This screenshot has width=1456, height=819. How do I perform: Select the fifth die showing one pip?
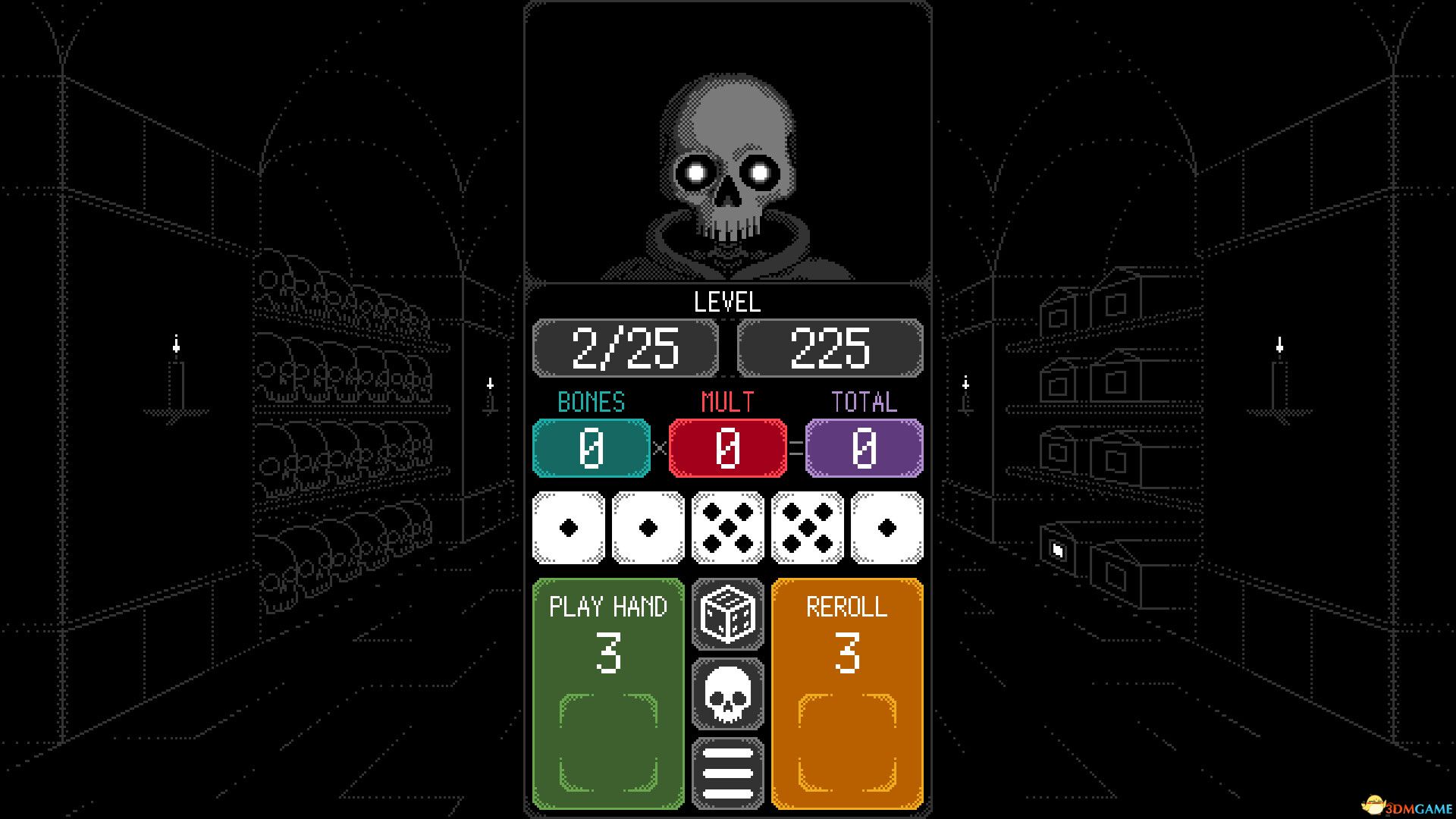pos(885,526)
